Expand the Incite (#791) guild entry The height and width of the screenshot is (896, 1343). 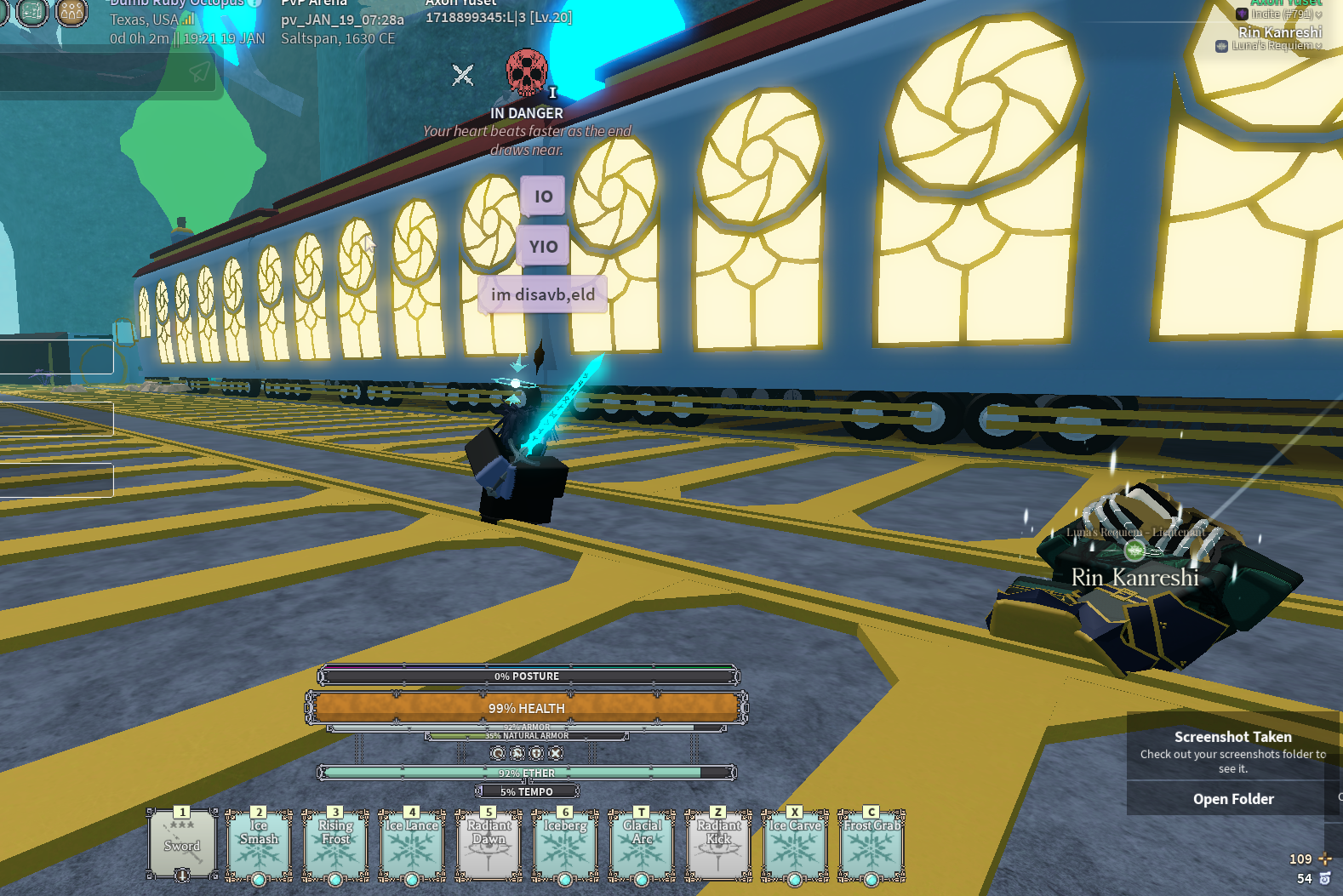tap(1318, 14)
